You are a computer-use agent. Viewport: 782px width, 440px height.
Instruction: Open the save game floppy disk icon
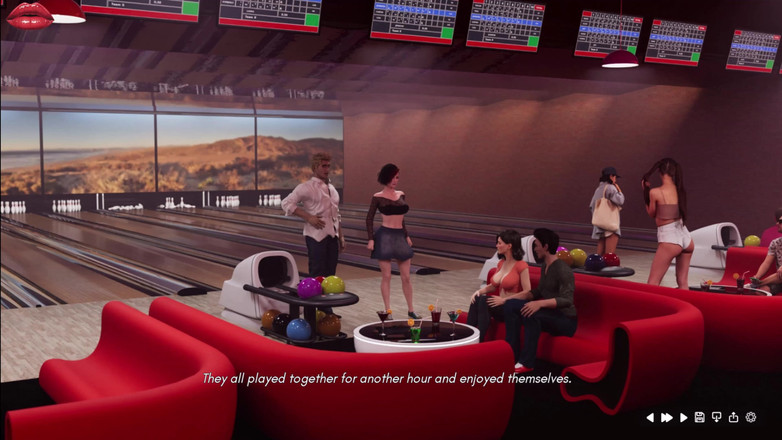pos(700,418)
